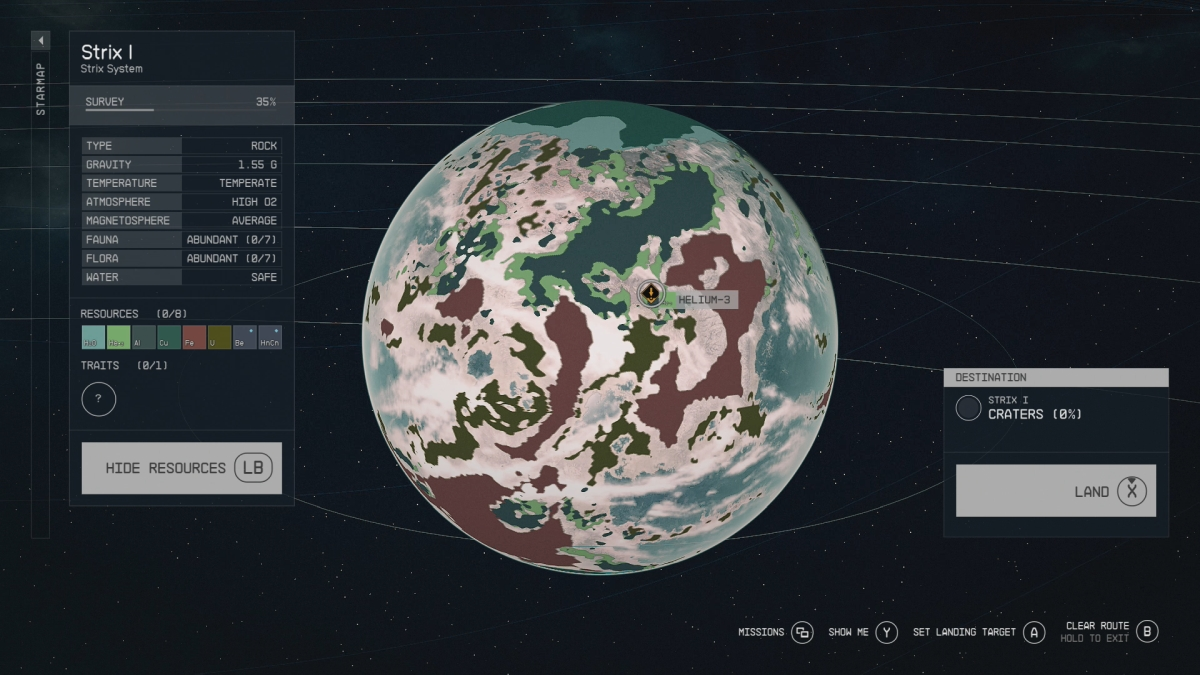Screen dimensions: 1200x675
Task: Pick the Al aluminum resource tile
Action: tap(143, 337)
